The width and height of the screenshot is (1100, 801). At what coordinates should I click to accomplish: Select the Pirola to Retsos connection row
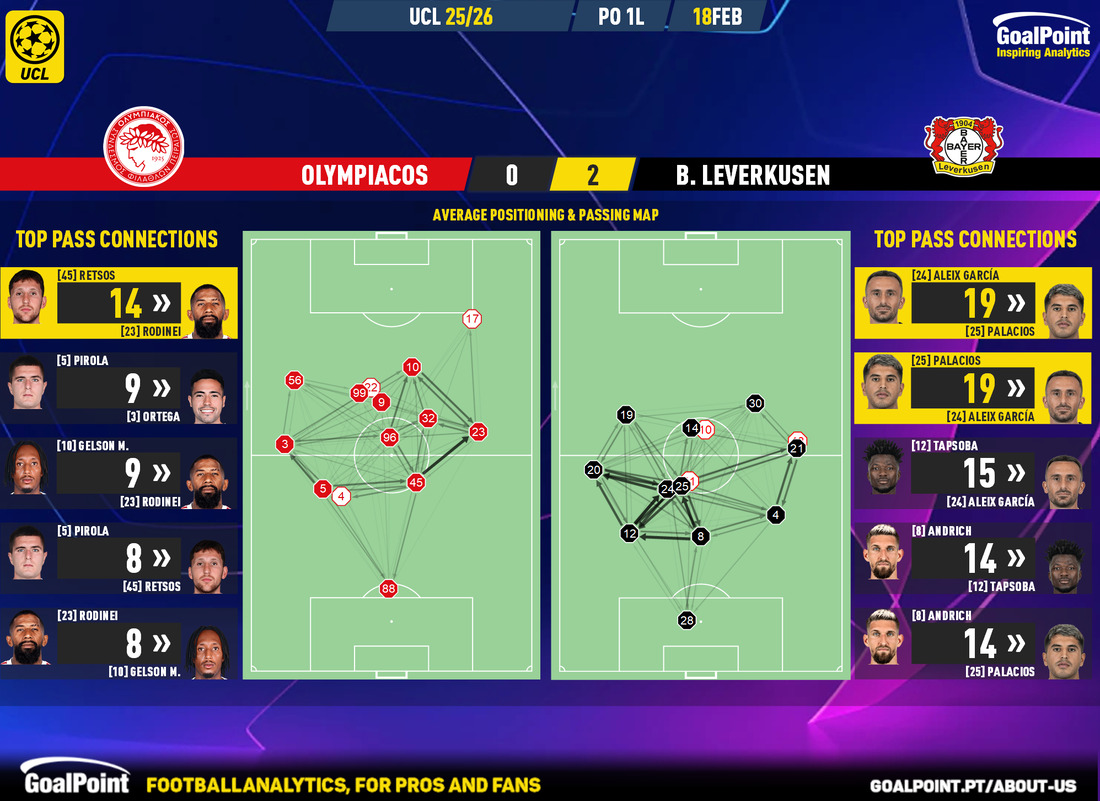tap(119, 557)
